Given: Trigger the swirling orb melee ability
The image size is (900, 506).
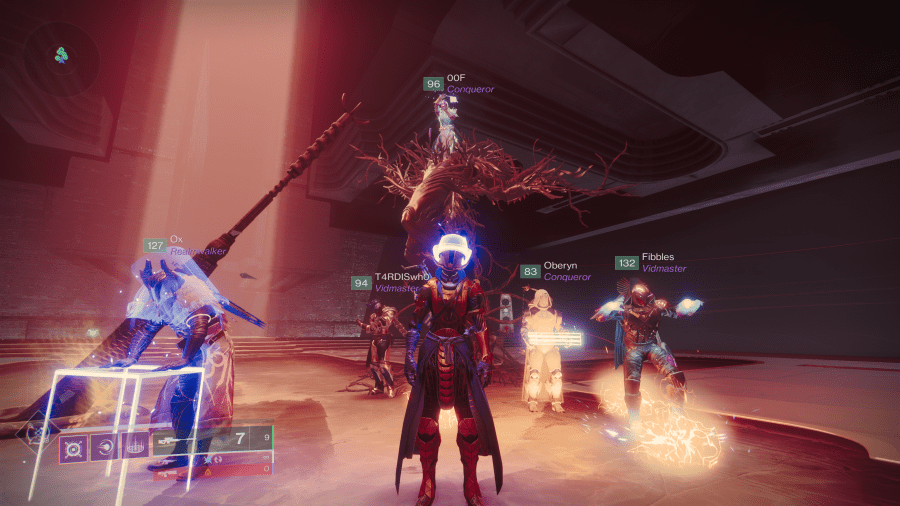Looking at the screenshot, I should tap(105, 446).
